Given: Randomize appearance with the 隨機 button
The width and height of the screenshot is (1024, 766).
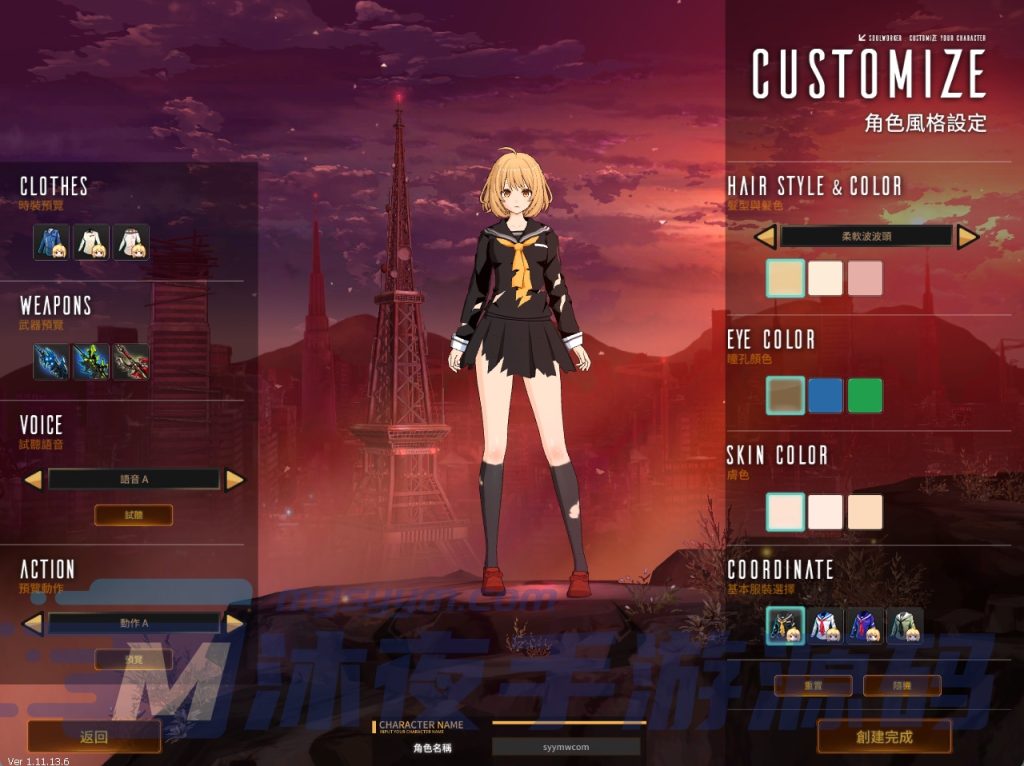Looking at the screenshot, I should 902,686.
